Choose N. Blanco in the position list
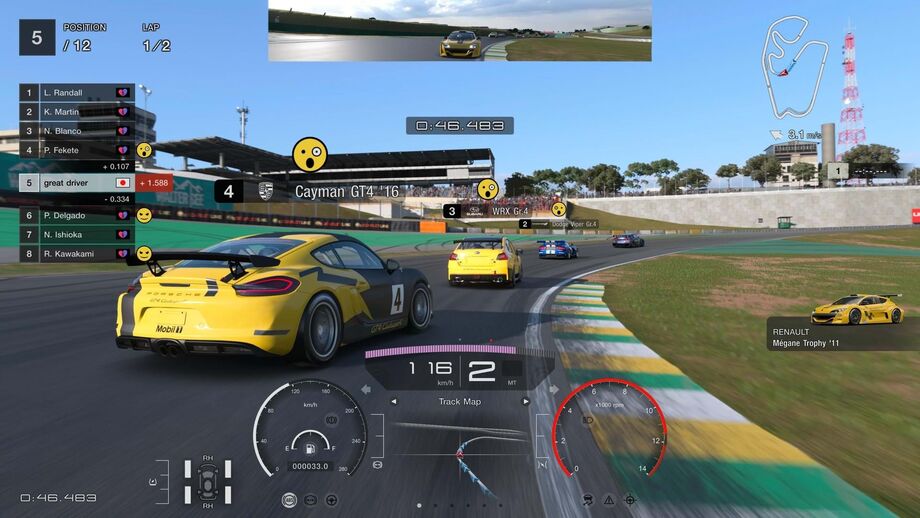The height and width of the screenshot is (518, 920). [76, 130]
